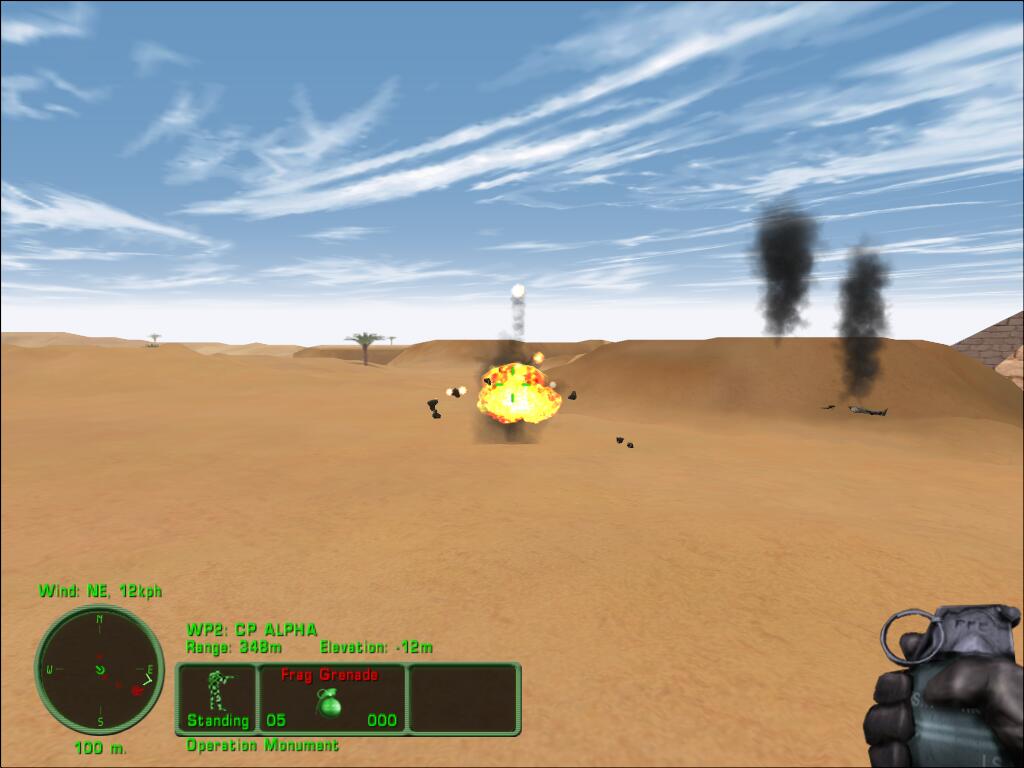Click the WP2: CP ALPHA waypoint label
The image size is (1024, 768).
[x=252, y=630]
